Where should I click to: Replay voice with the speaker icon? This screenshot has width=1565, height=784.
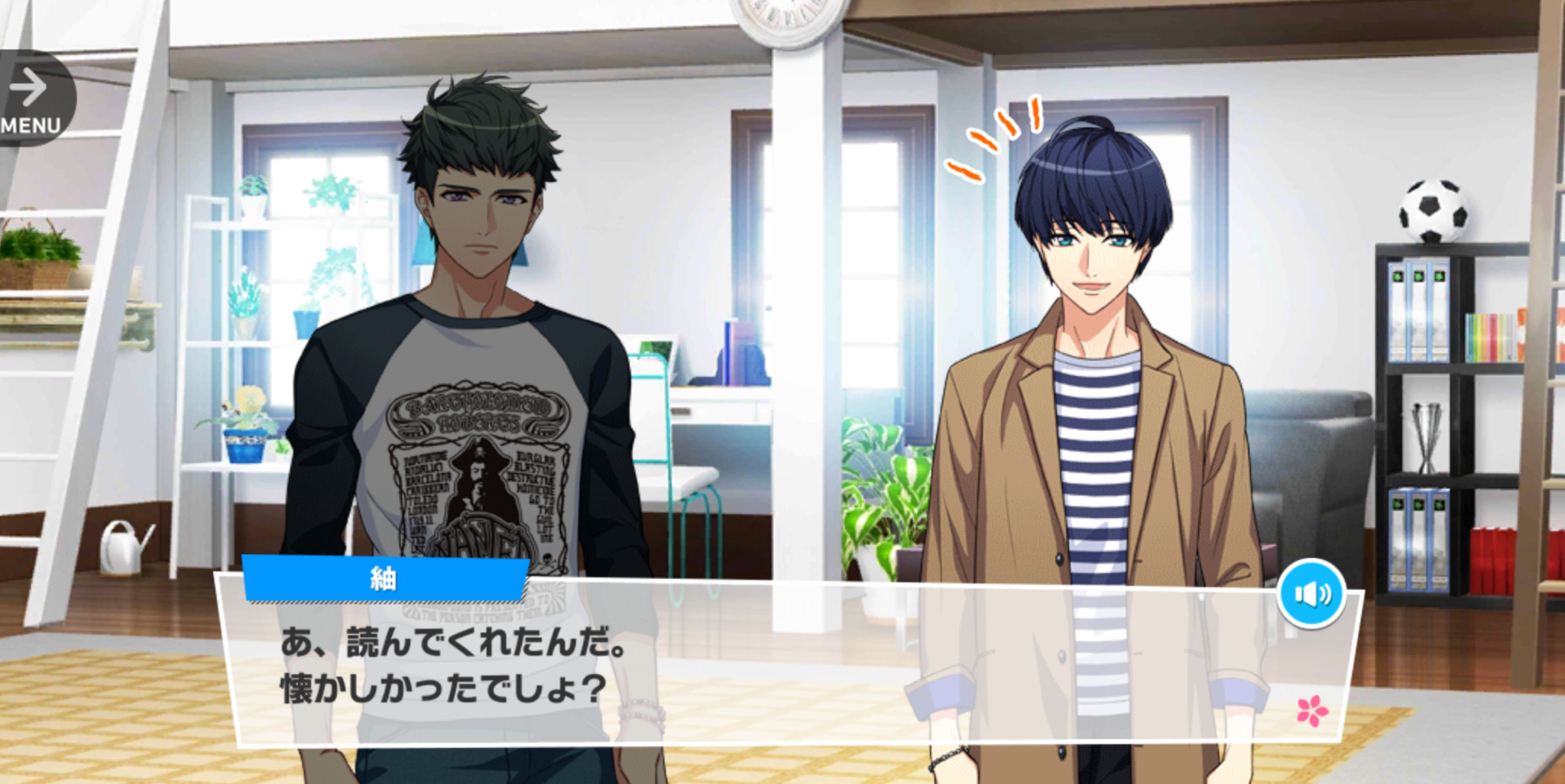pos(1311,594)
